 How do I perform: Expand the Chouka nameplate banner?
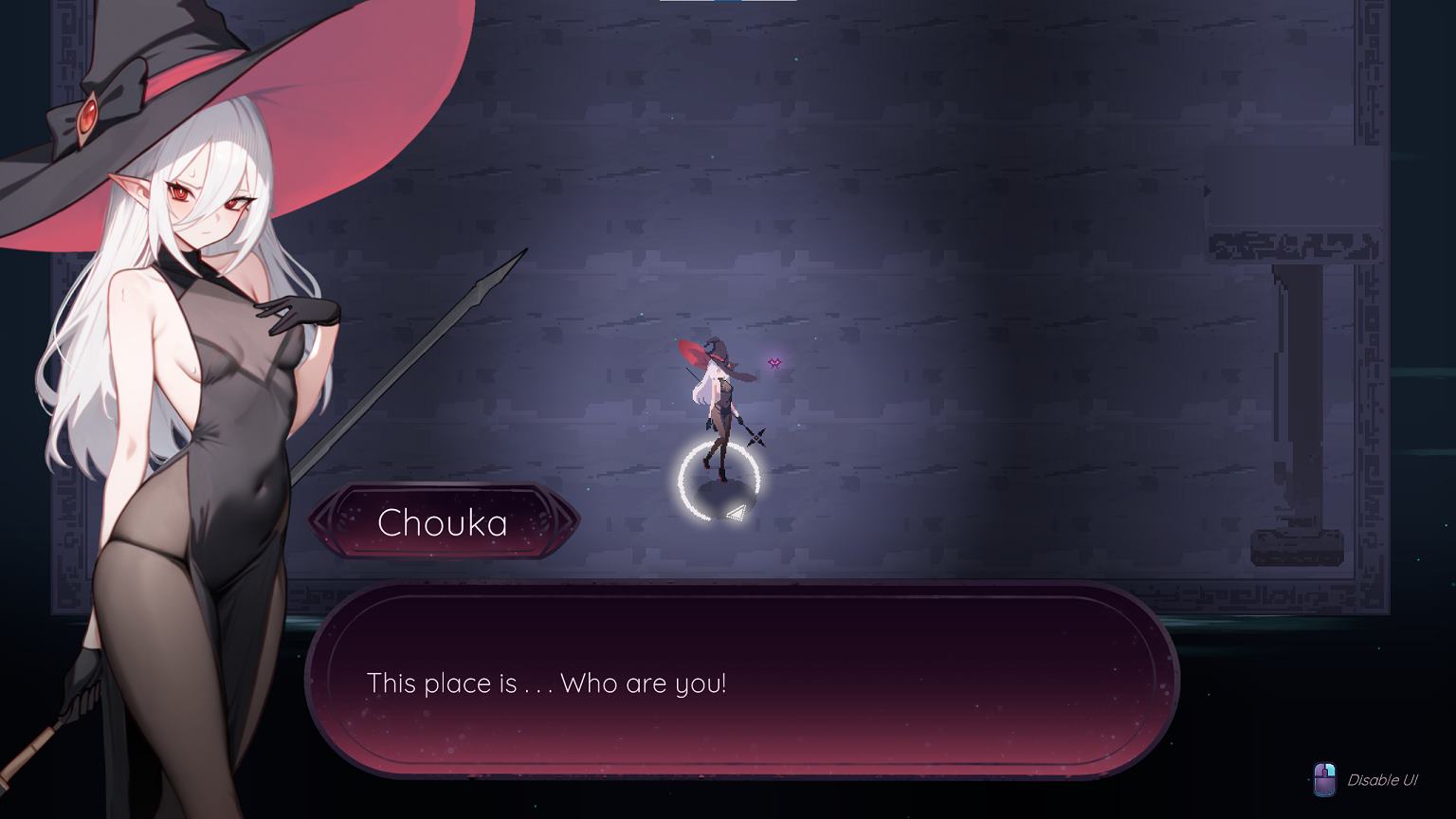[442, 522]
